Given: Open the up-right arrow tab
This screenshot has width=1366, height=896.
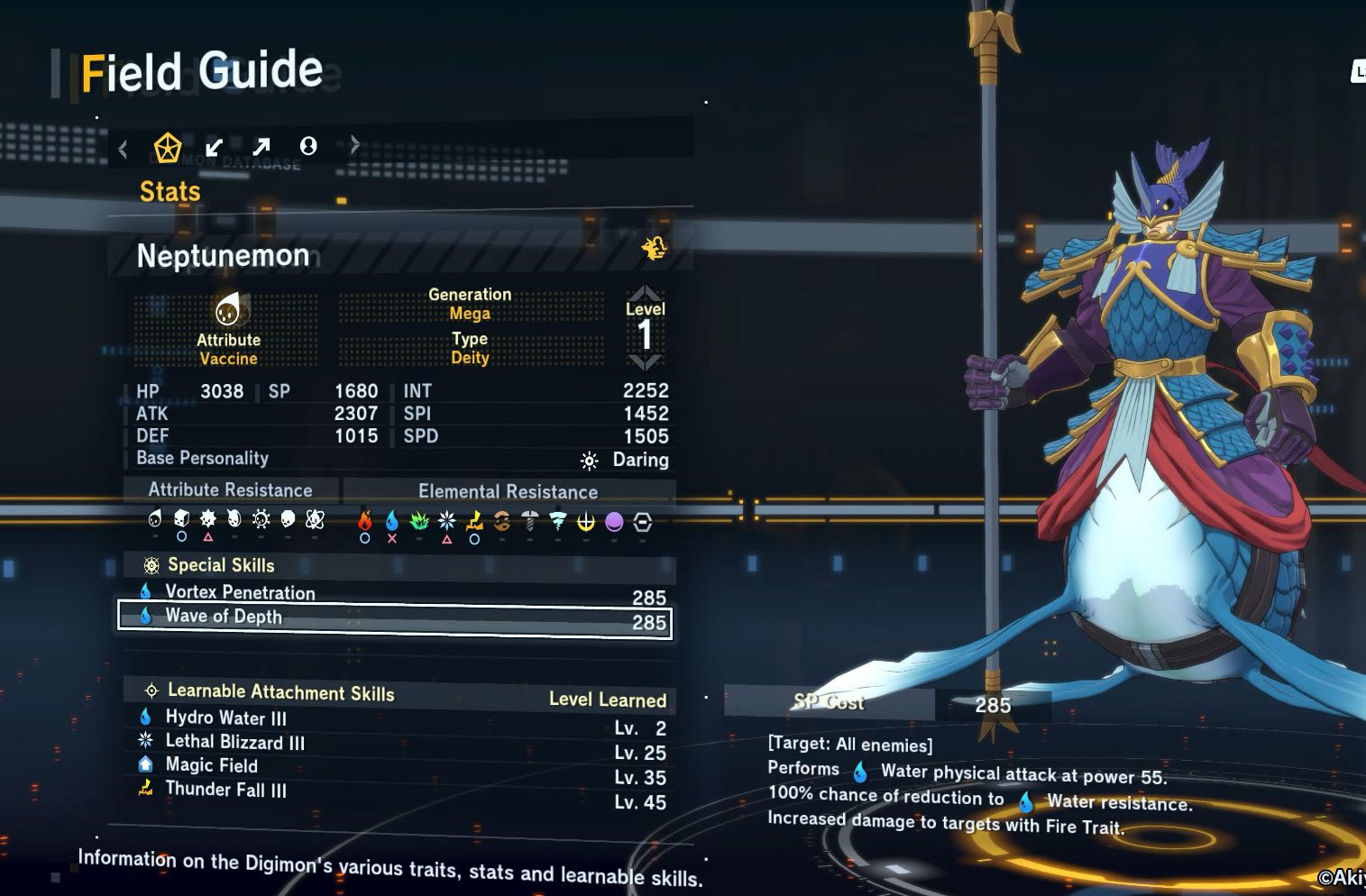Looking at the screenshot, I should 261,146.
